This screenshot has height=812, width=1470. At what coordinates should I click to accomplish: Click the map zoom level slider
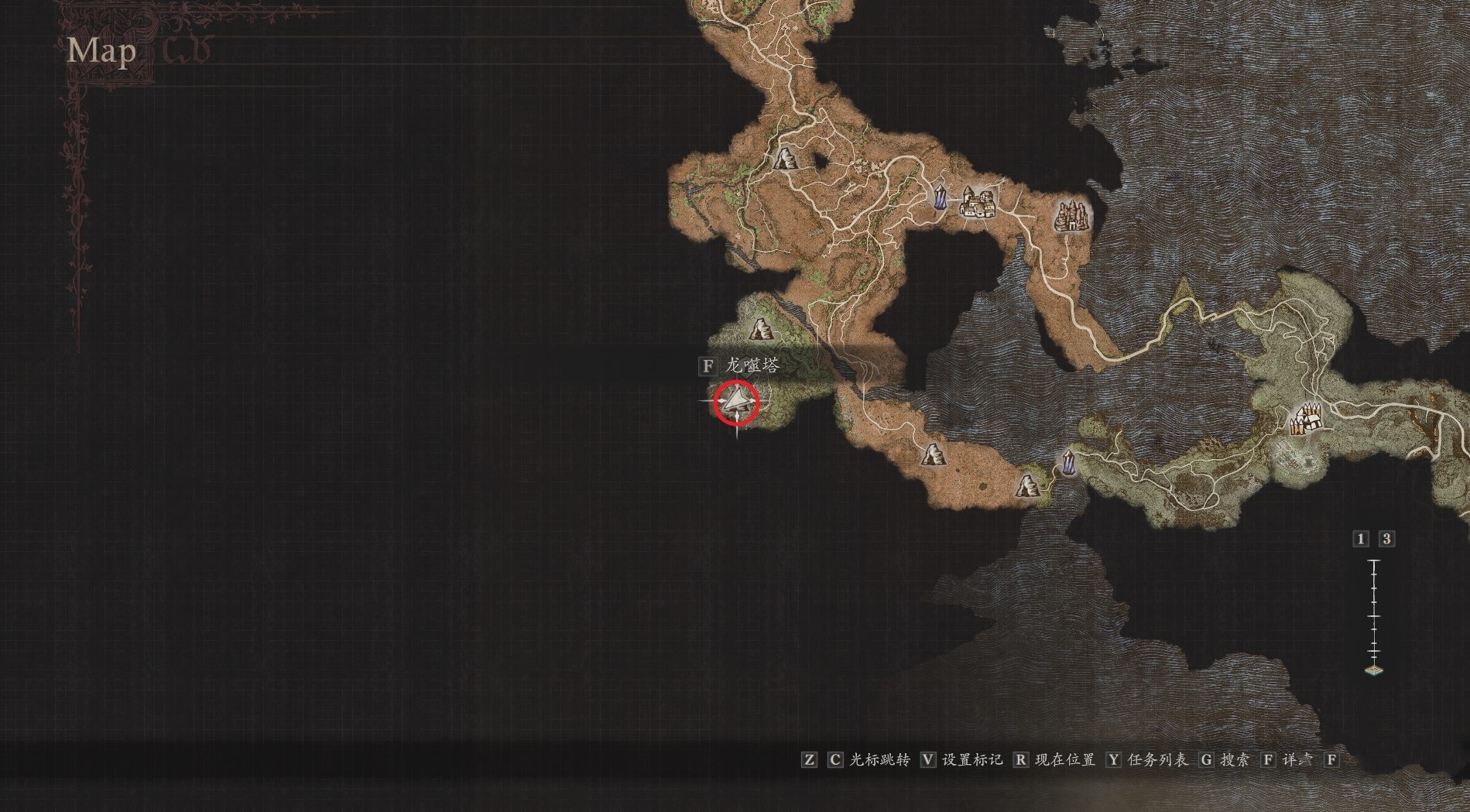tap(1375, 615)
